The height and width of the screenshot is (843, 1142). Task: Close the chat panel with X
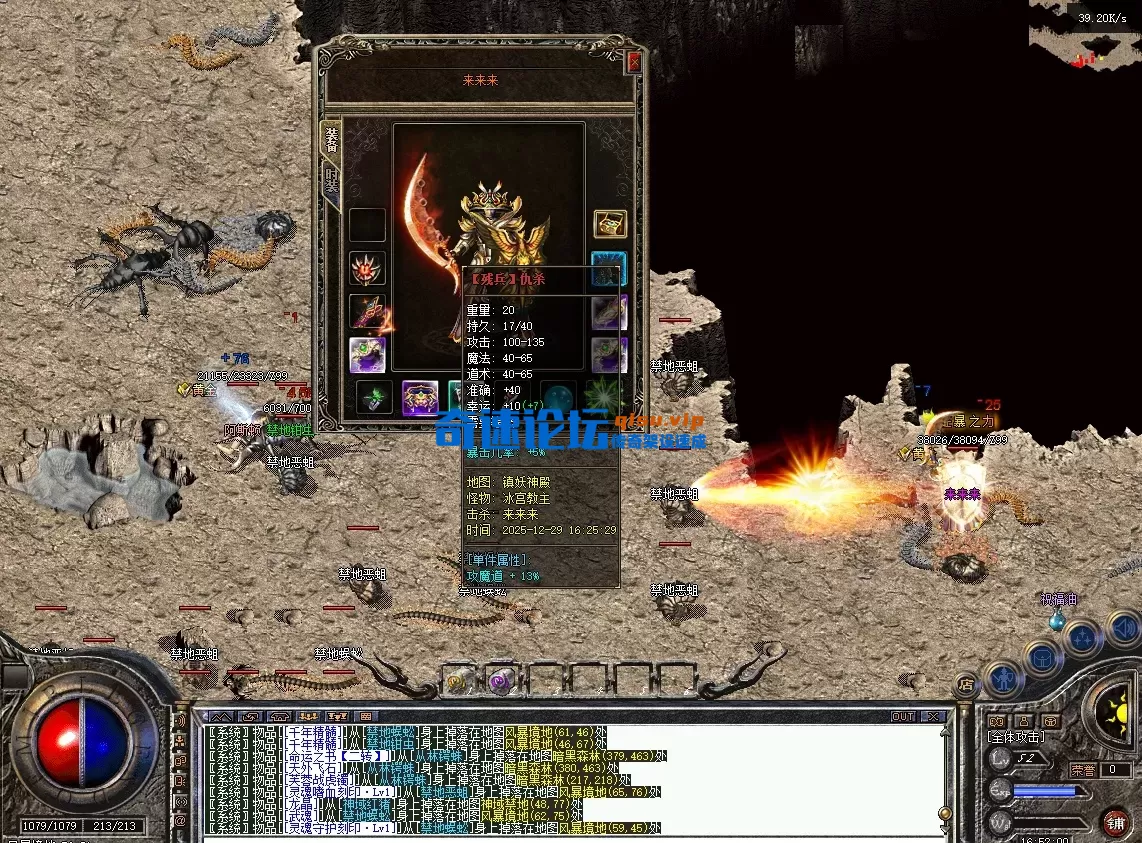point(932,716)
